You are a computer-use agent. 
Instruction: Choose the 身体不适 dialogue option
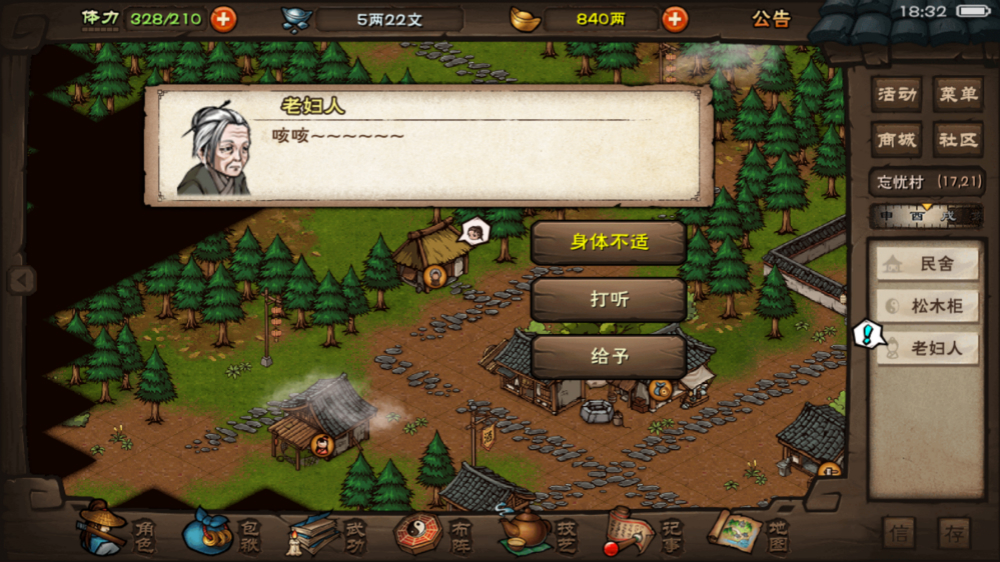608,242
